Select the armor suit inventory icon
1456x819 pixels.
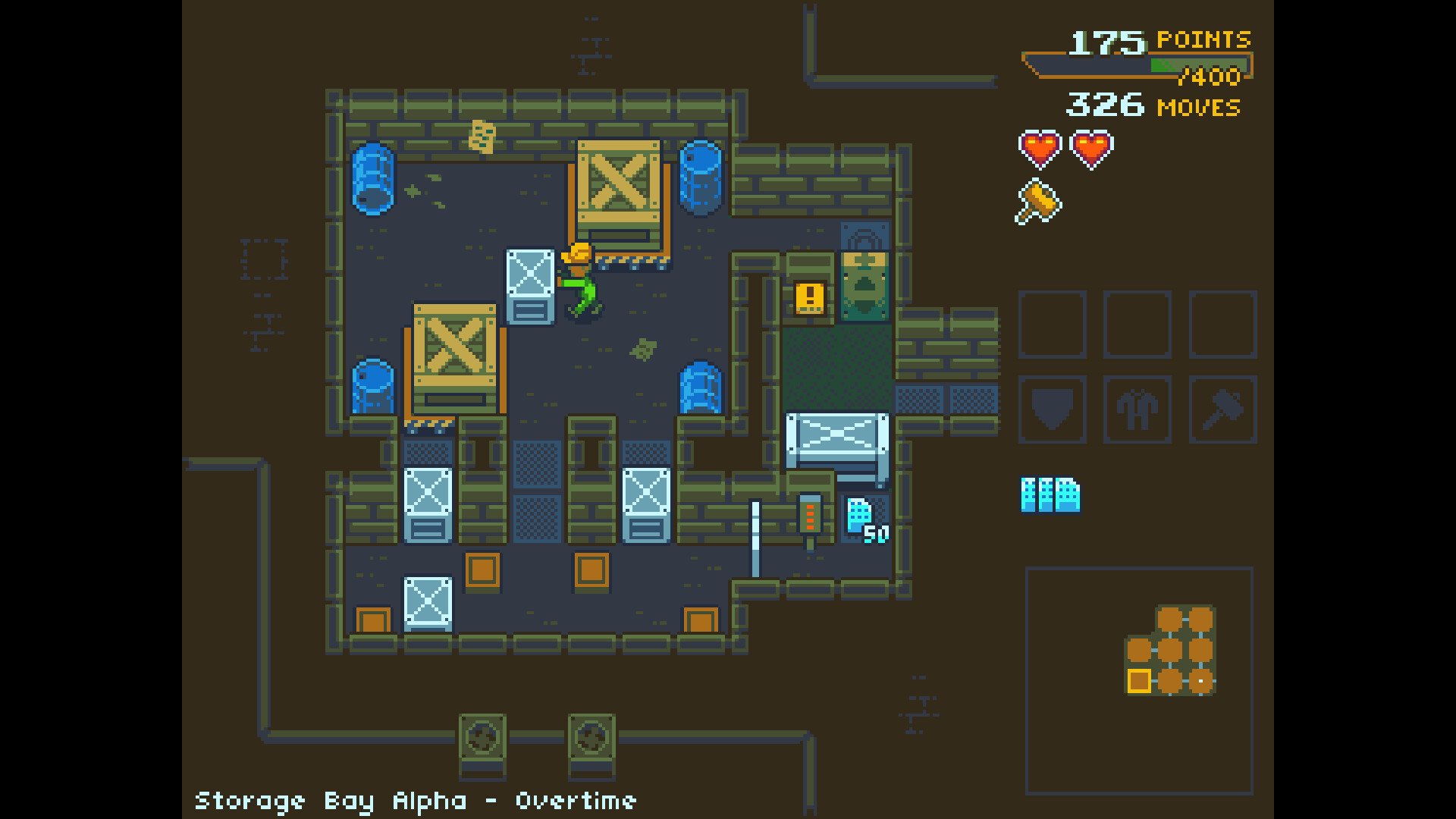(x=1137, y=409)
